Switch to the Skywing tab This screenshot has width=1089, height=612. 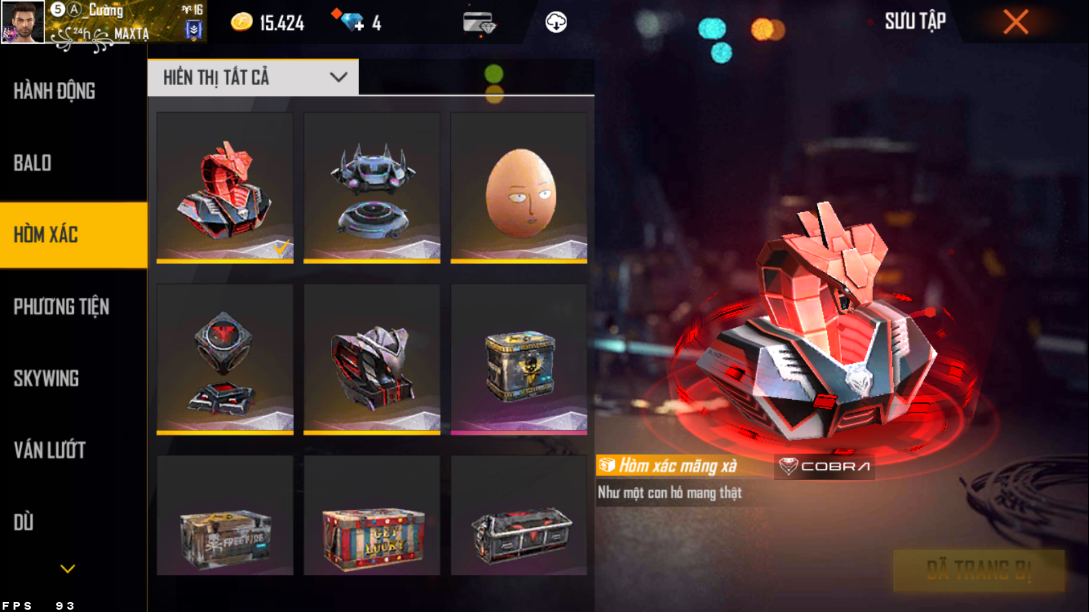46,379
